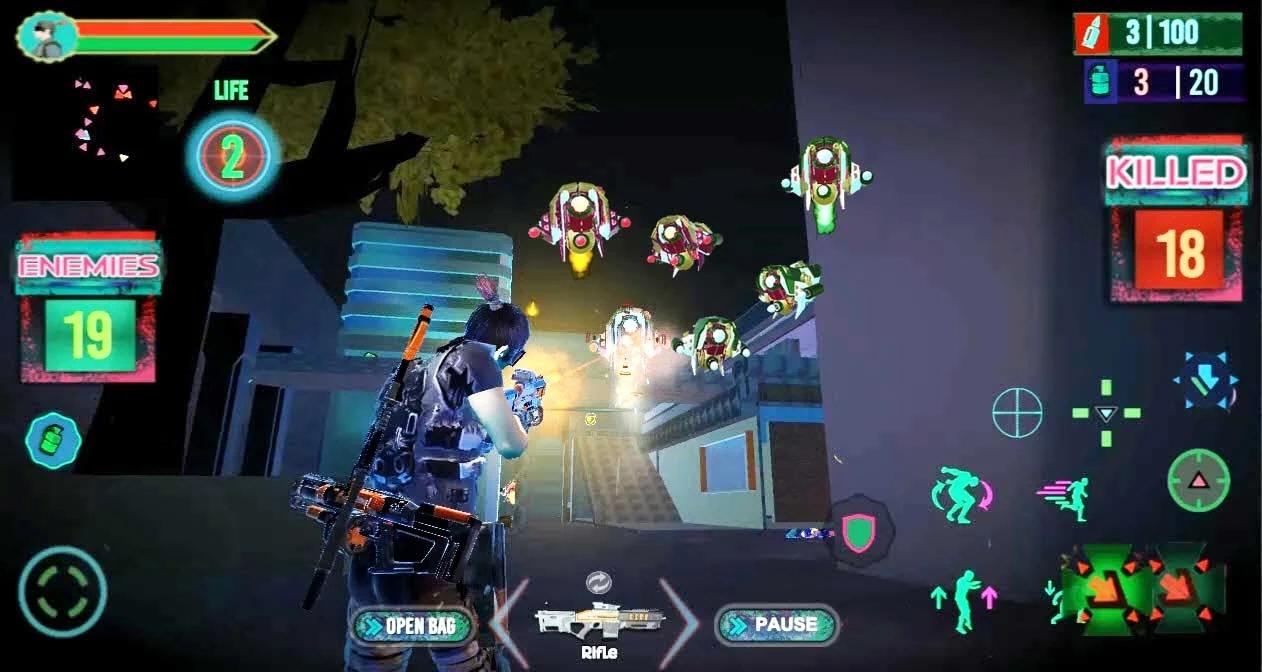Tap the circular movement joystick
This screenshot has height=672, width=1262.
tap(62, 592)
